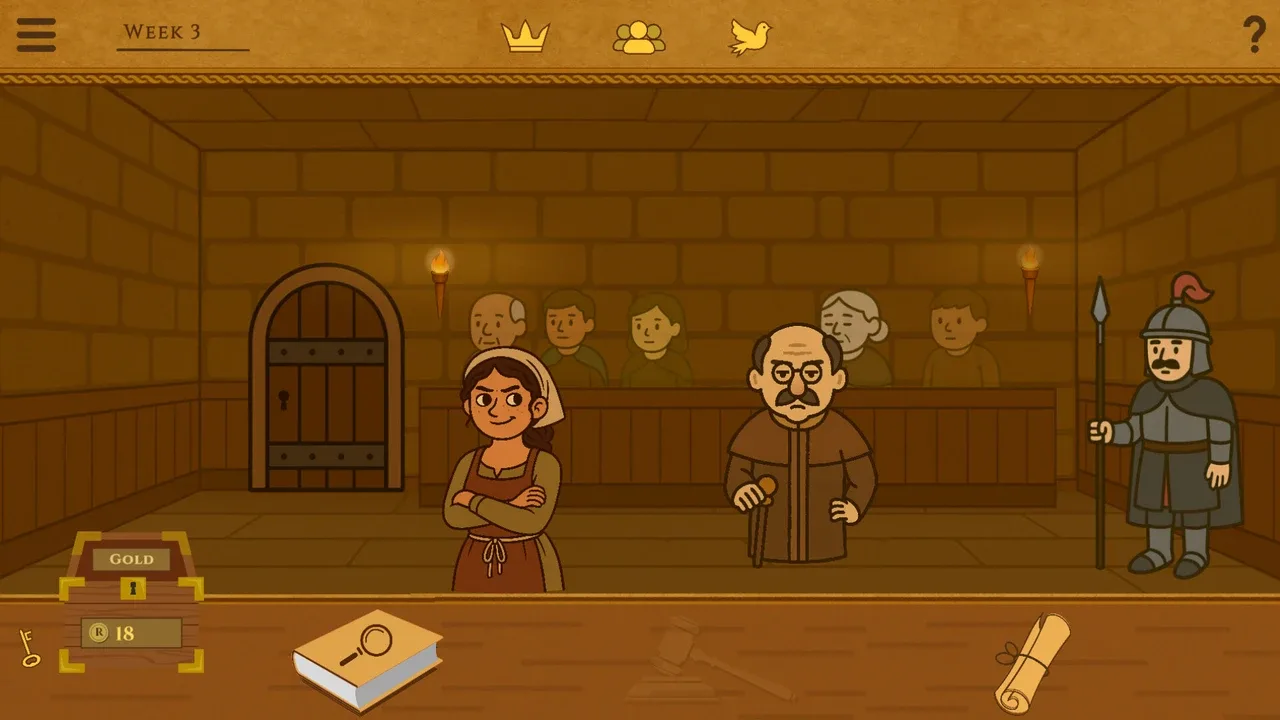Open the gold treasure chest

(131, 600)
